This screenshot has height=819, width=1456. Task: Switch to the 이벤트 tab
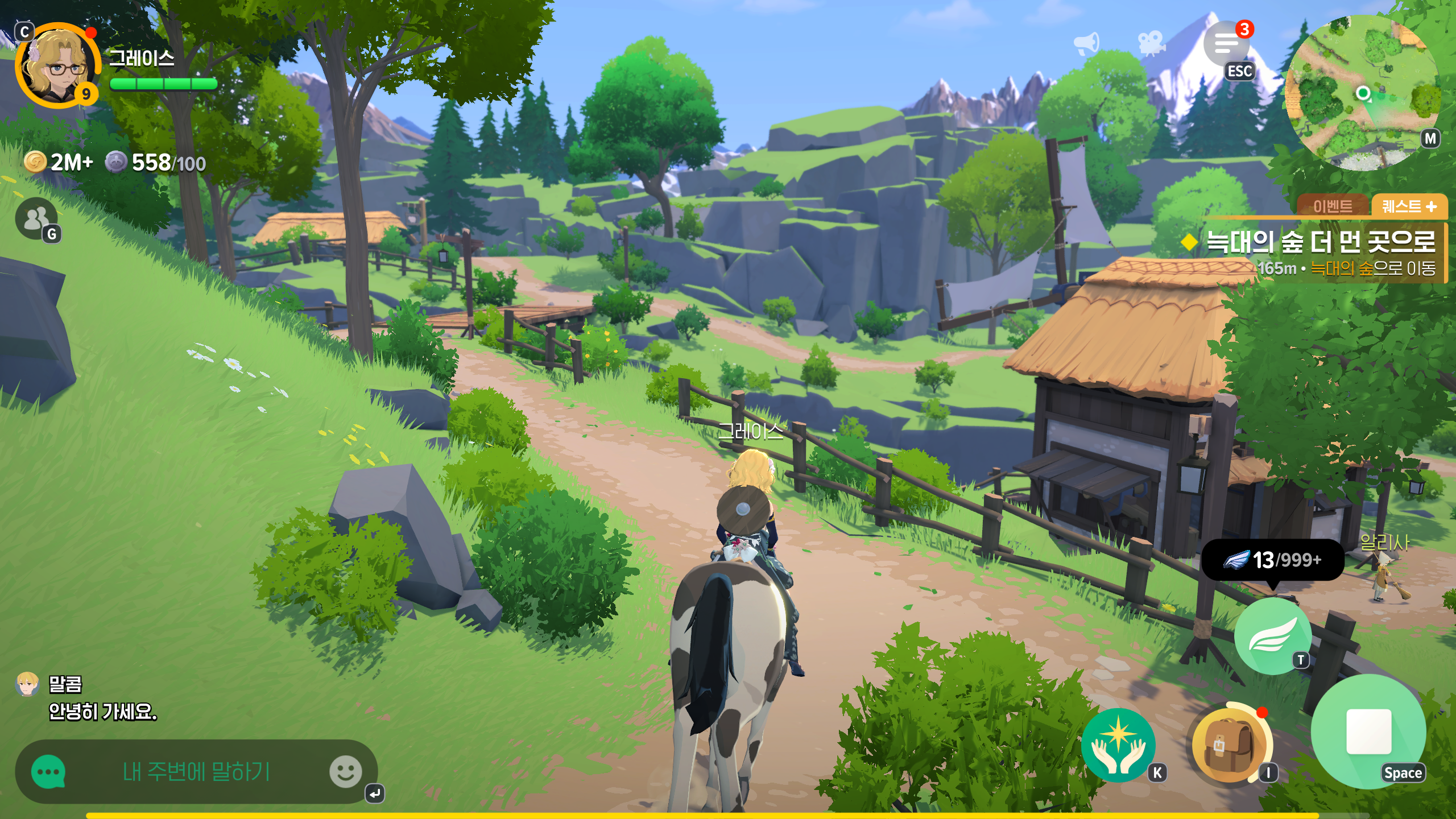point(1333,206)
